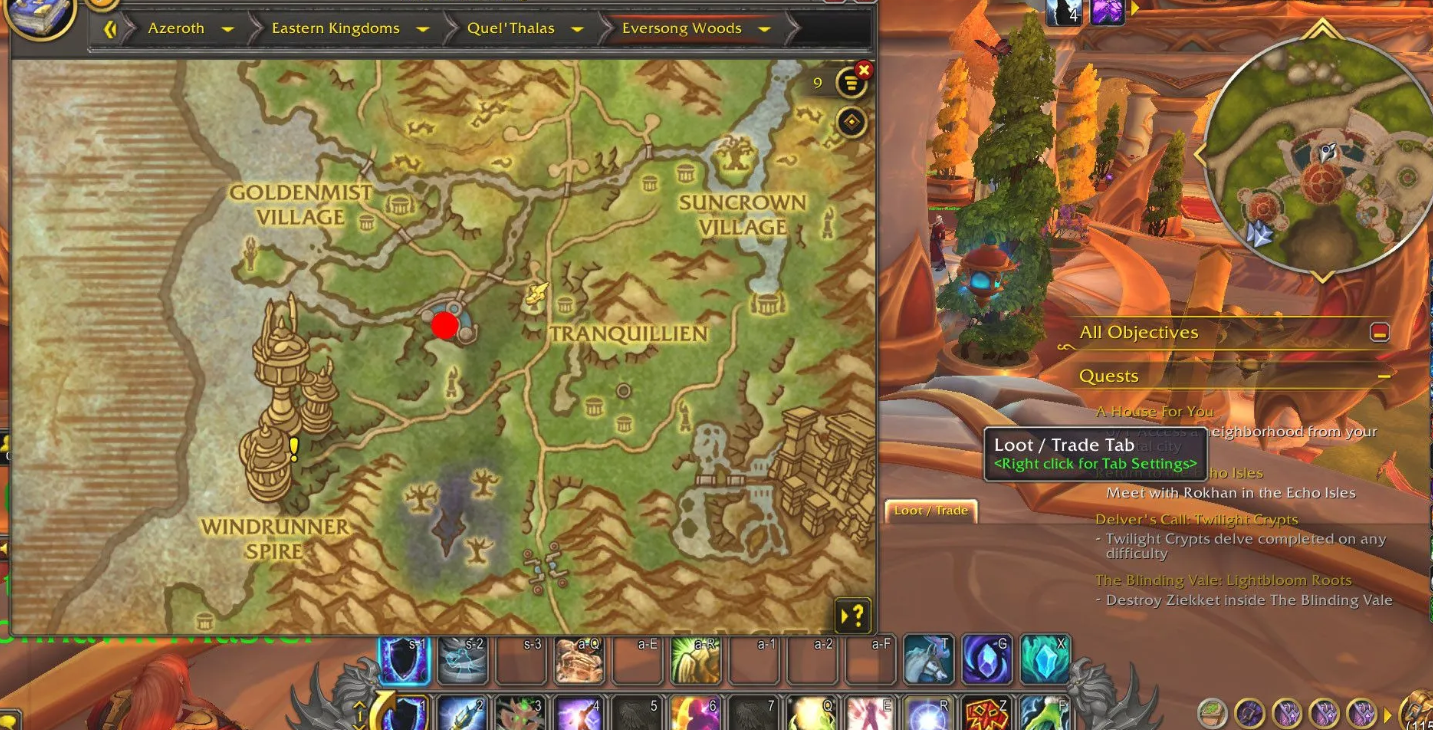Summon the mount on the T slot
The width and height of the screenshot is (1433, 730).
click(x=928, y=660)
